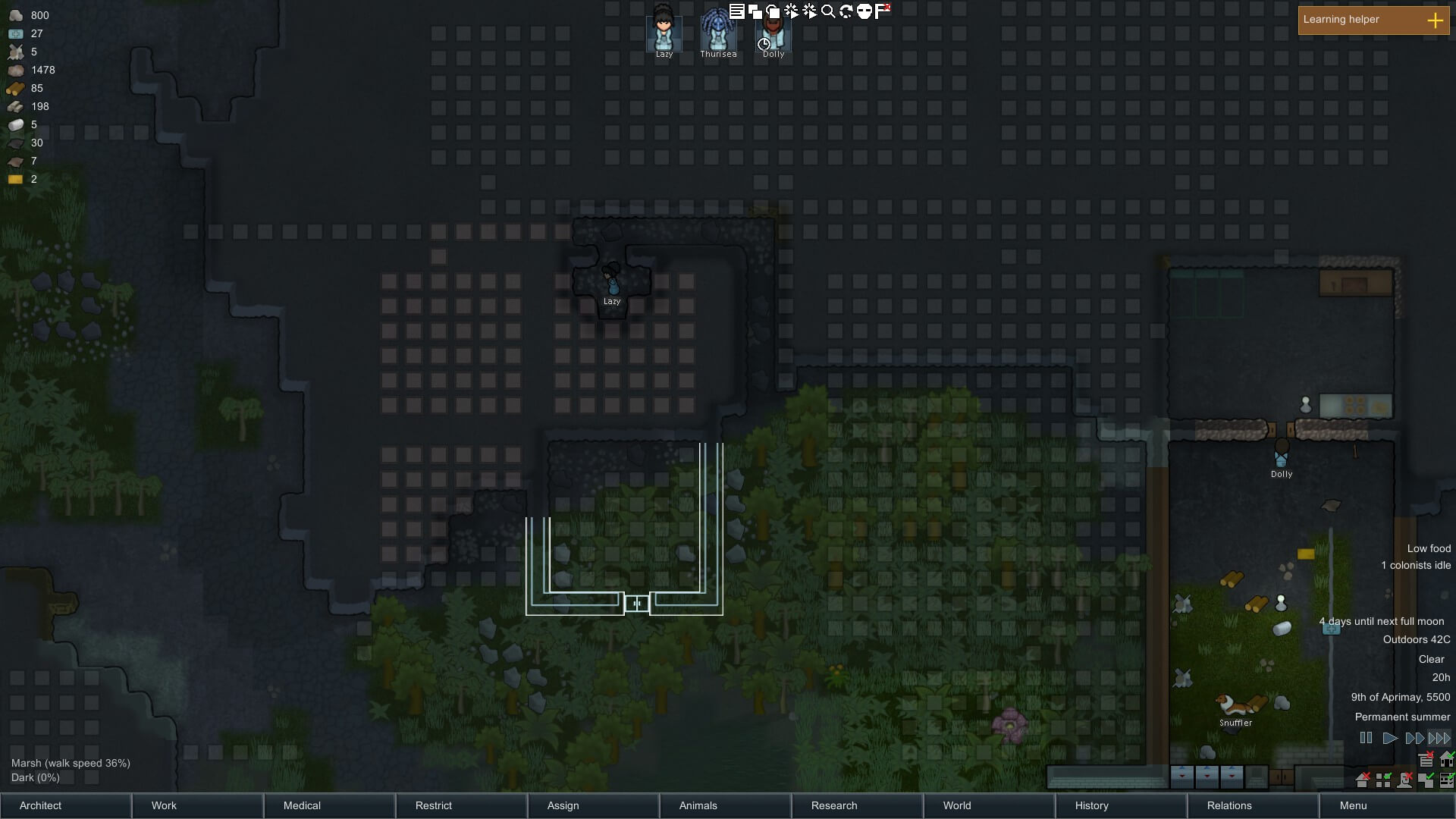Click the colonists idle alert

click(x=1416, y=565)
